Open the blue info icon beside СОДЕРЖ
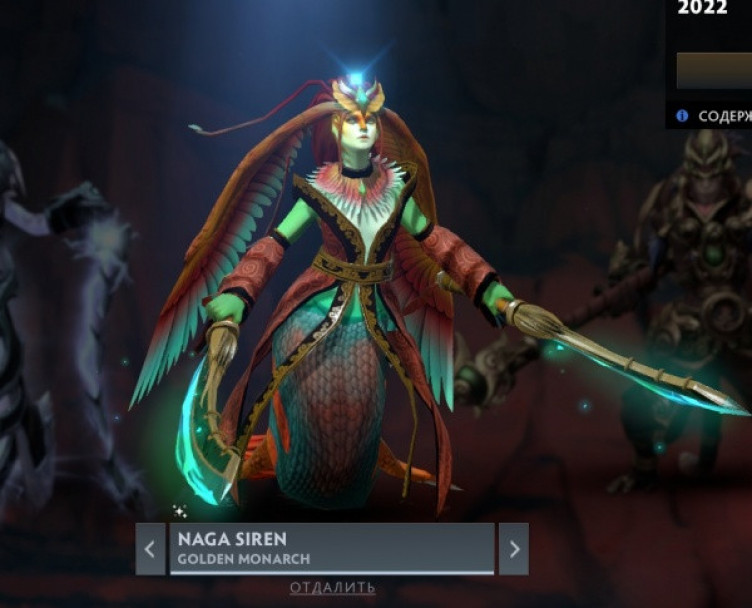 (x=682, y=116)
